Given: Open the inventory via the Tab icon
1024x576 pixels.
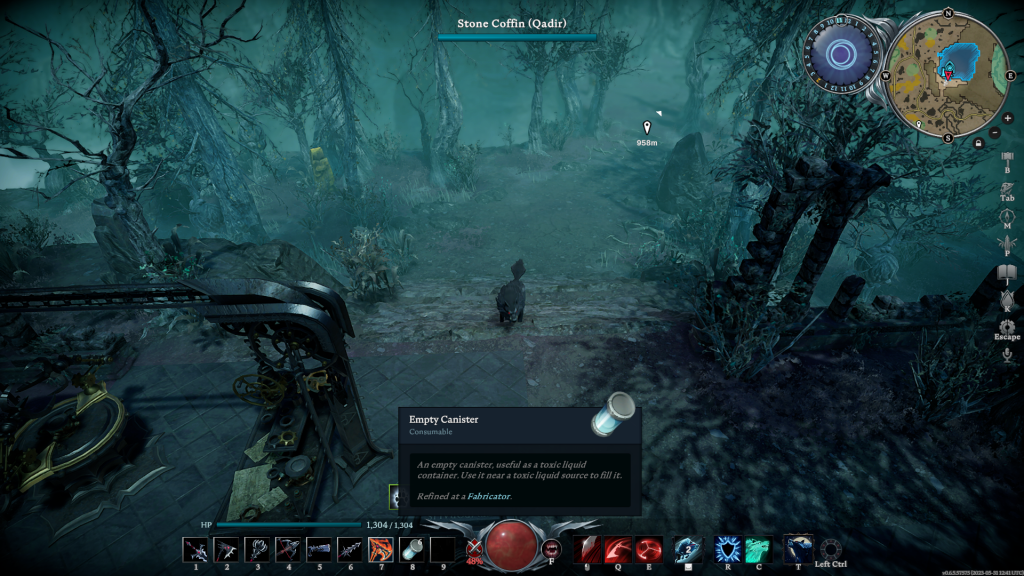Looking at the screenshot, I should (1007, 187).
